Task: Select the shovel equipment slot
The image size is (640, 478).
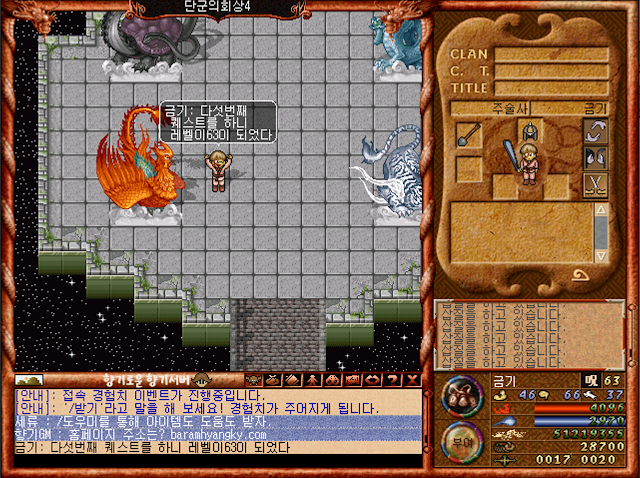Action: point(469,134)
